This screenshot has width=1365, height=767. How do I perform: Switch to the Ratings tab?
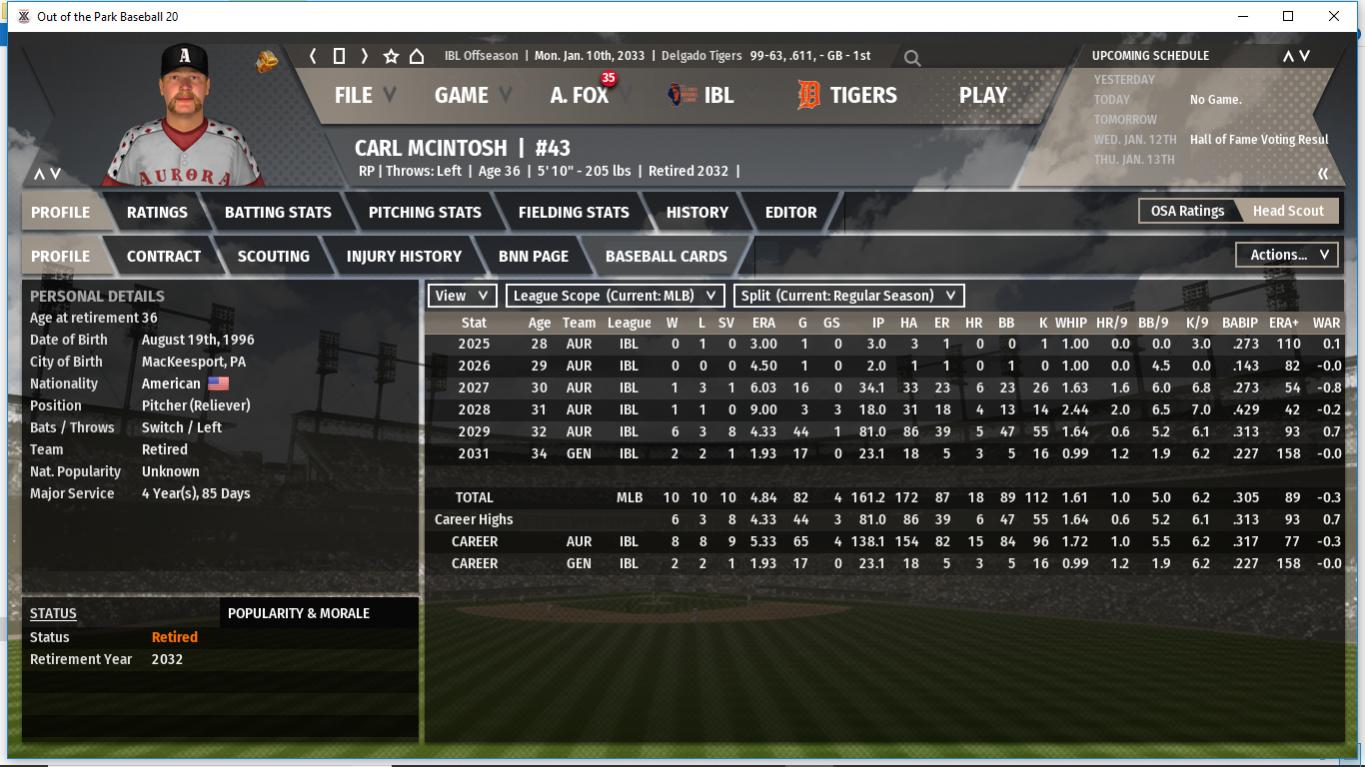click(157, 212)
